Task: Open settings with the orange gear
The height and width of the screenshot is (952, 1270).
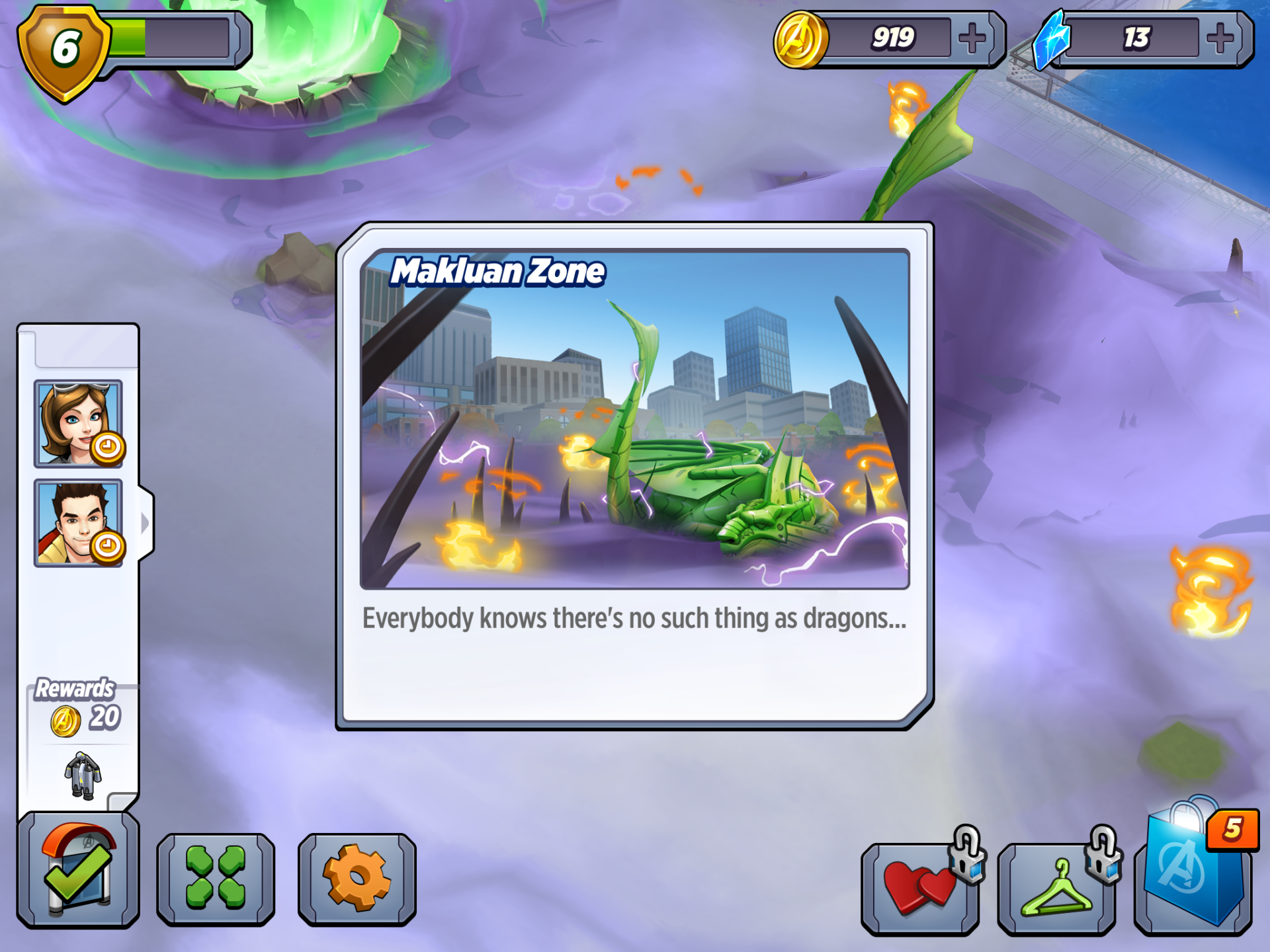Action: click(x=357, y=878)
